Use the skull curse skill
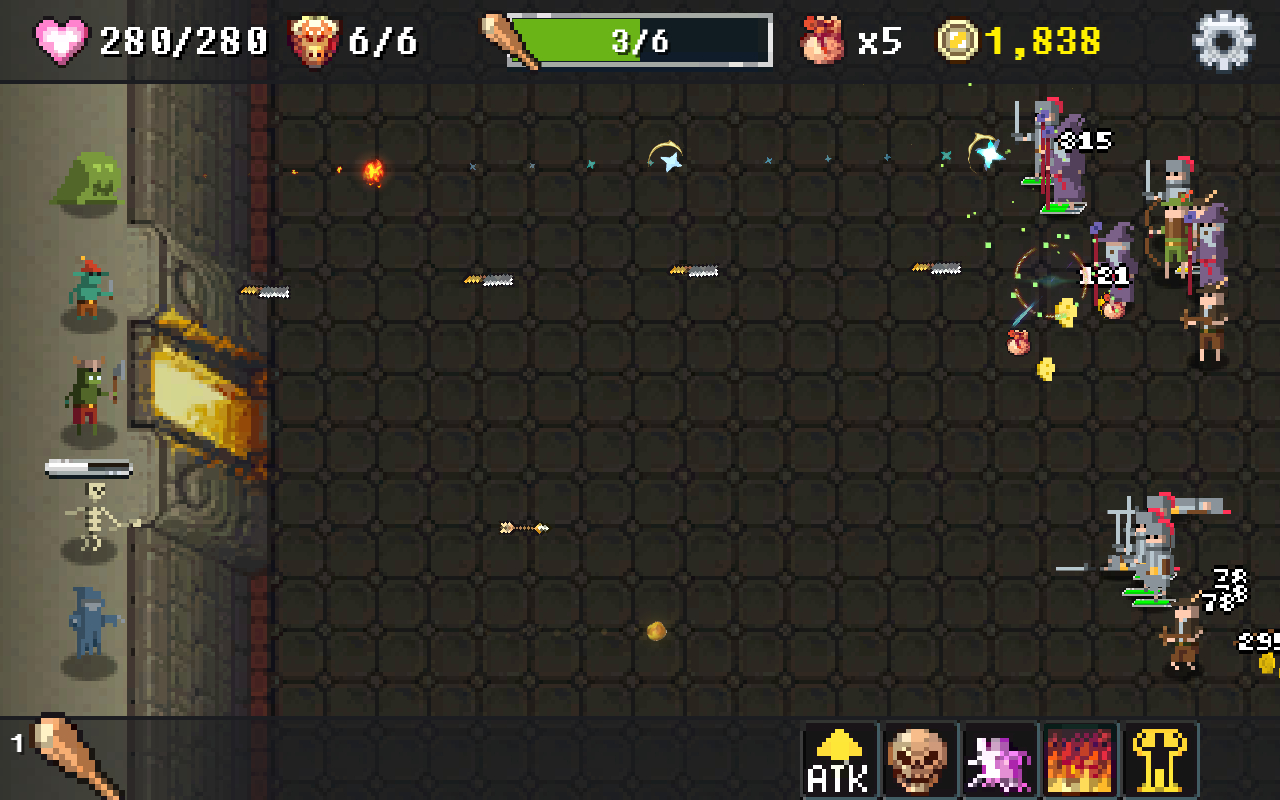The width and height of the screenshot is (1280, 800). [919, 758]
